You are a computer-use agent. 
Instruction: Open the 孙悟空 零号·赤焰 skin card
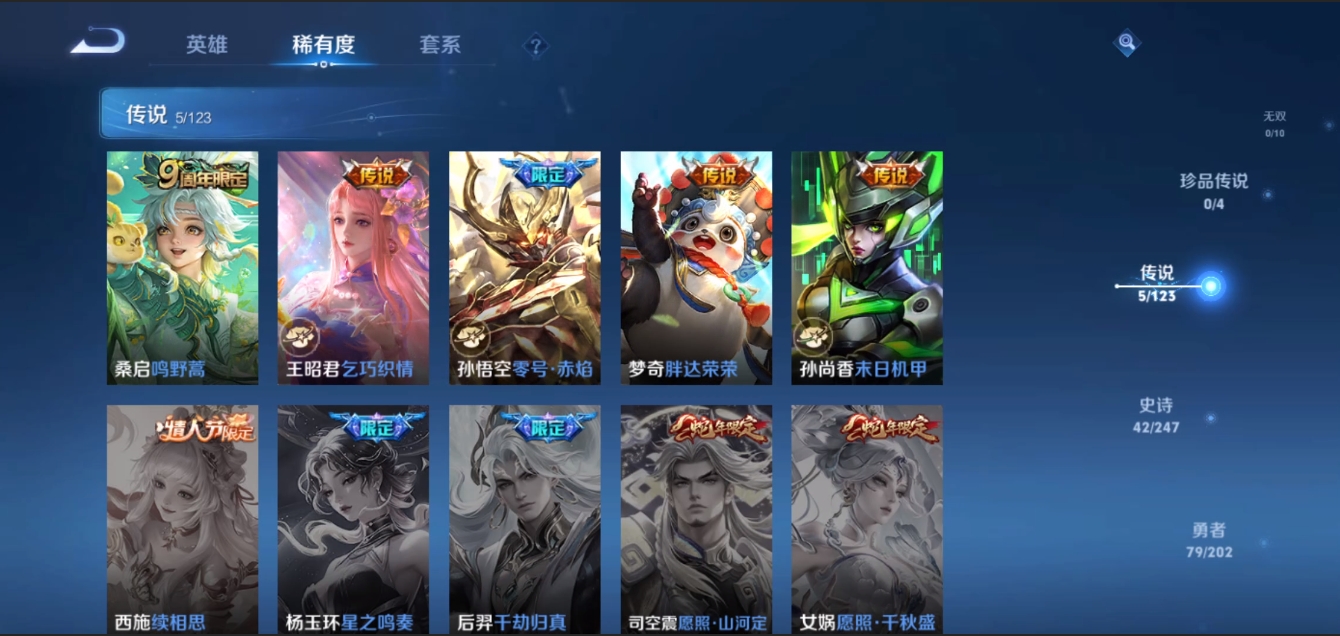click(x=524, y=267)
